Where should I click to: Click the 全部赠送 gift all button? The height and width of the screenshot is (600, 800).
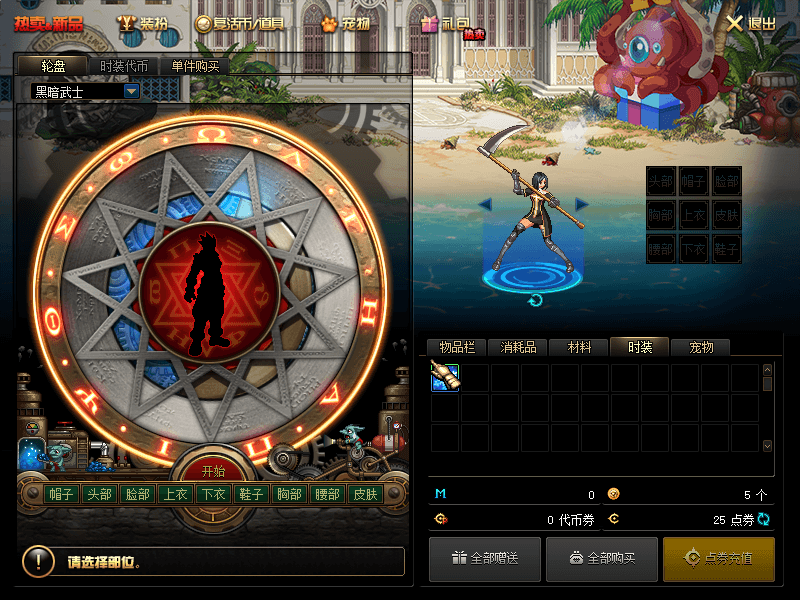484,558
